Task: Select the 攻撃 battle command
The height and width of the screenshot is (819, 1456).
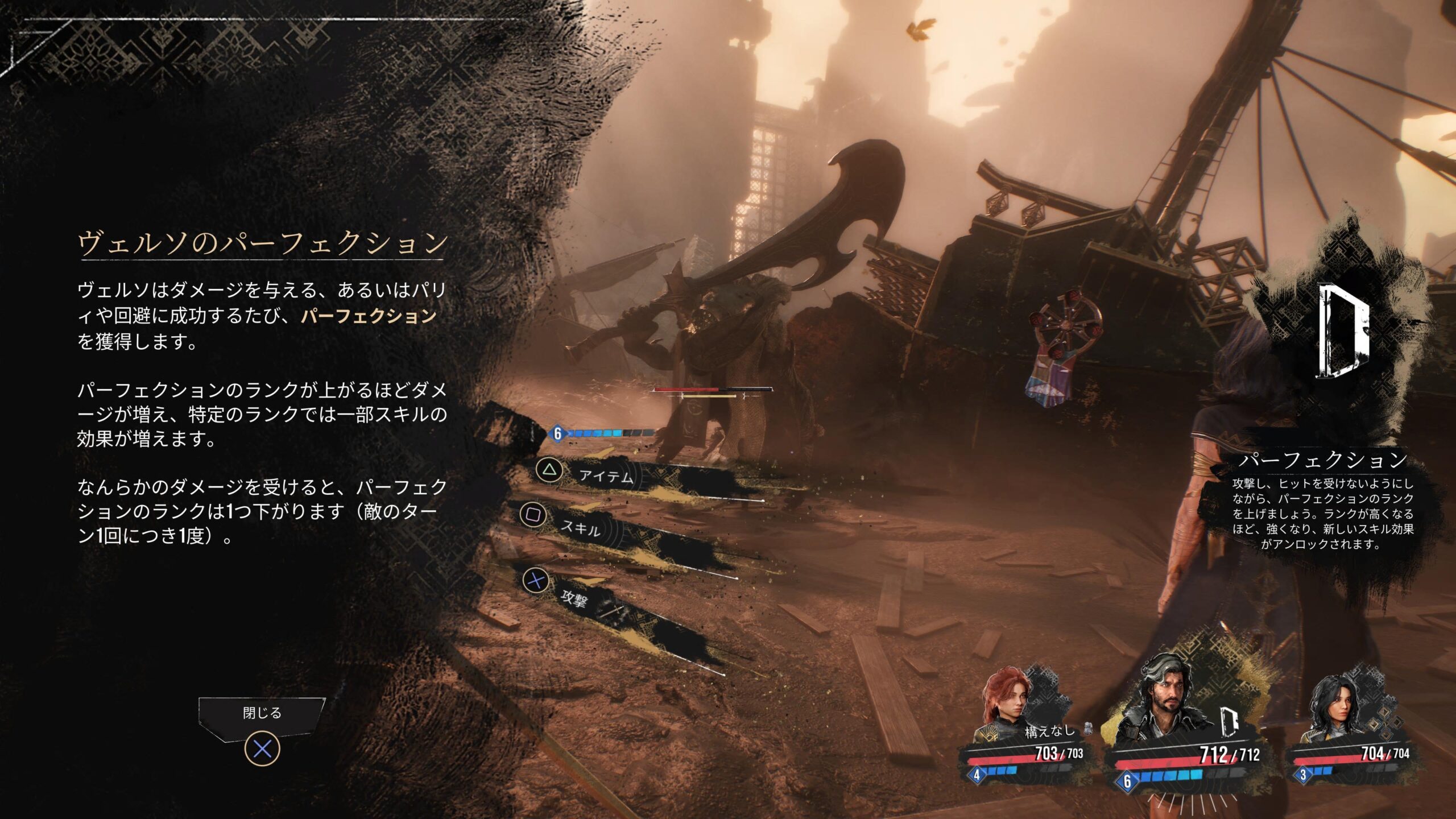Action: click(574, 598)
